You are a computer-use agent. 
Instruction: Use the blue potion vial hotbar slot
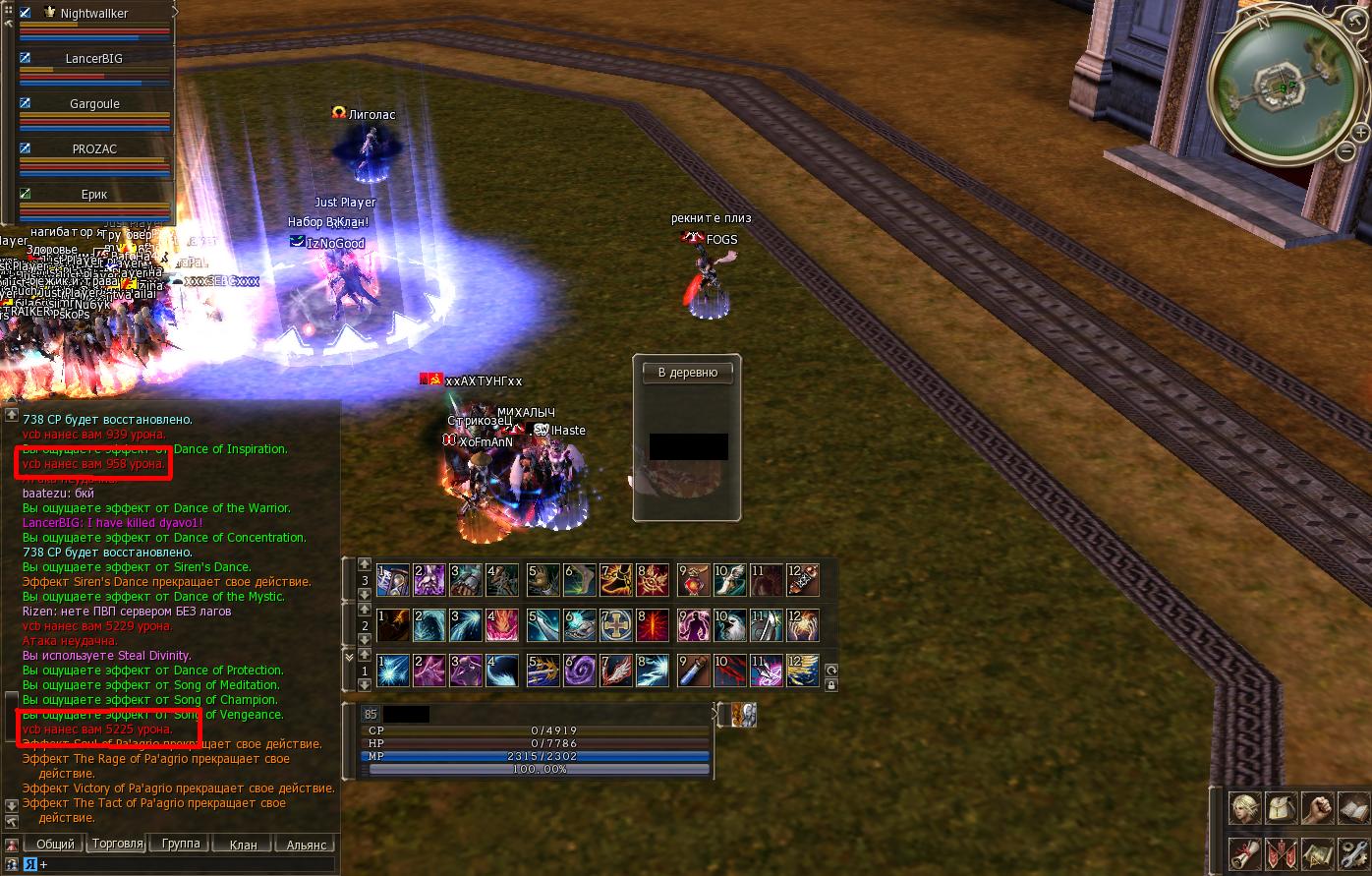[695, 670]
